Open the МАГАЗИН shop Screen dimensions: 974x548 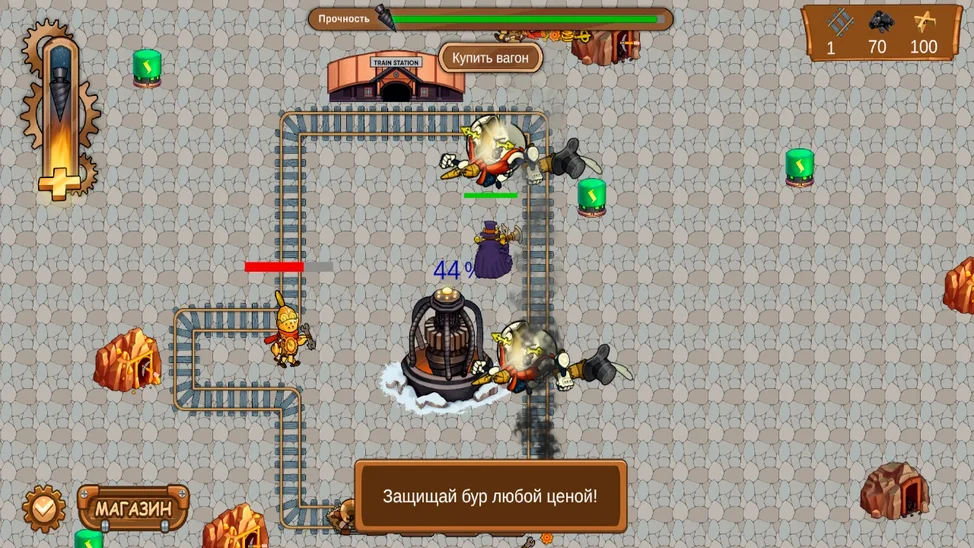pos(133,509)
